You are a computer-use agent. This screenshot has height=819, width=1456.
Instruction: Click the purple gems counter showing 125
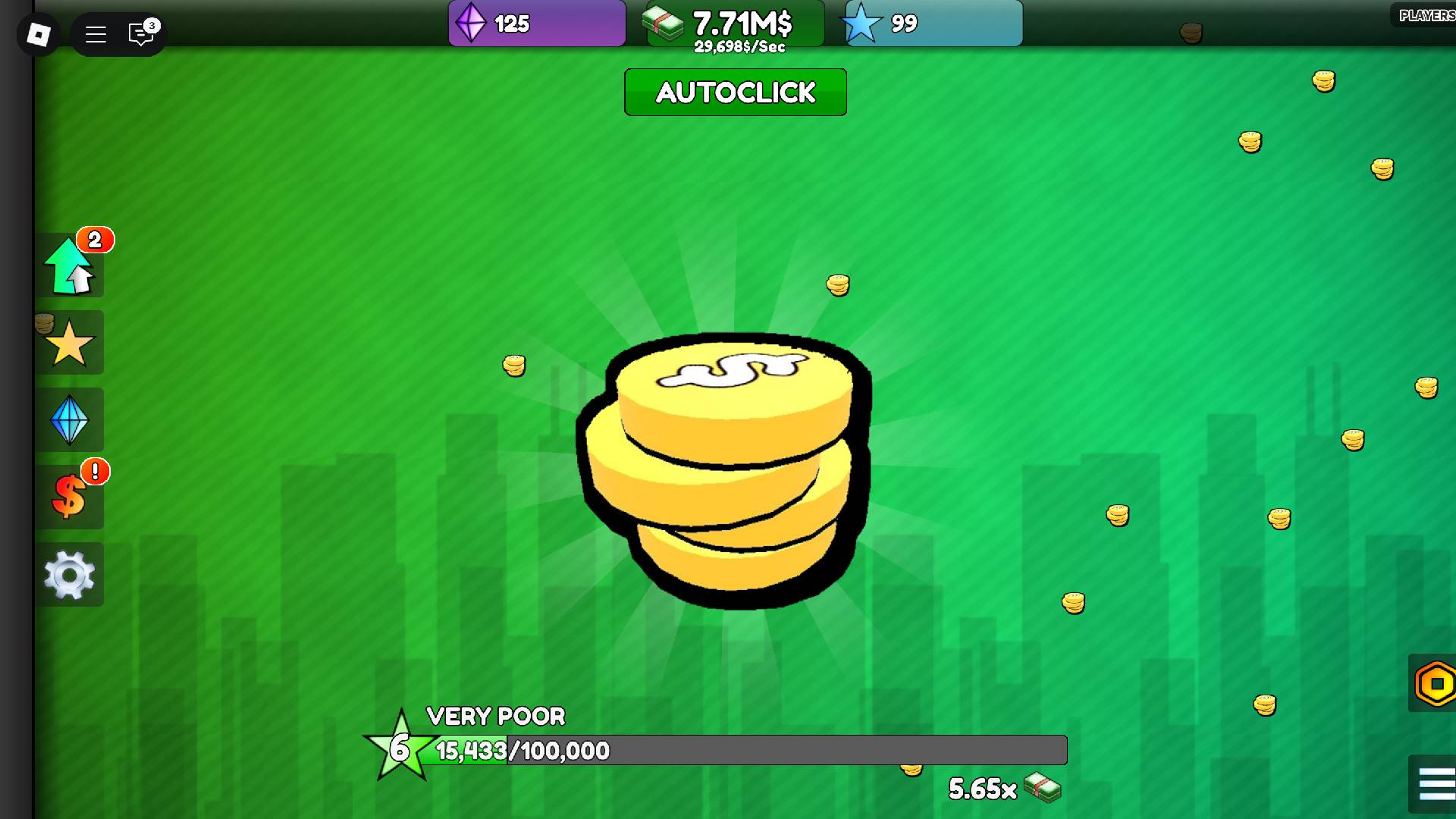[x=536, y=24]
